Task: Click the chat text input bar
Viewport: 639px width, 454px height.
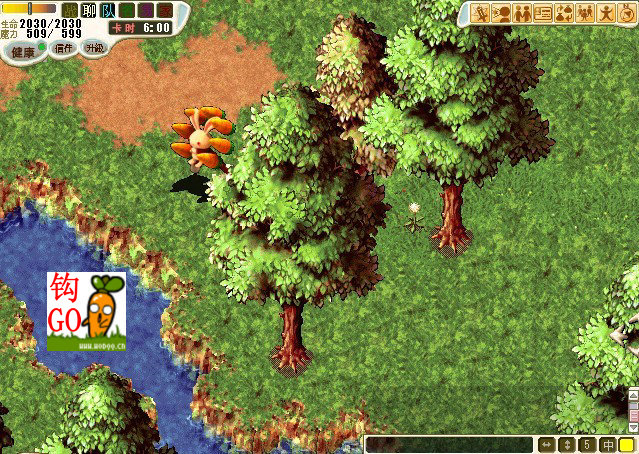Action: (448, 444)
